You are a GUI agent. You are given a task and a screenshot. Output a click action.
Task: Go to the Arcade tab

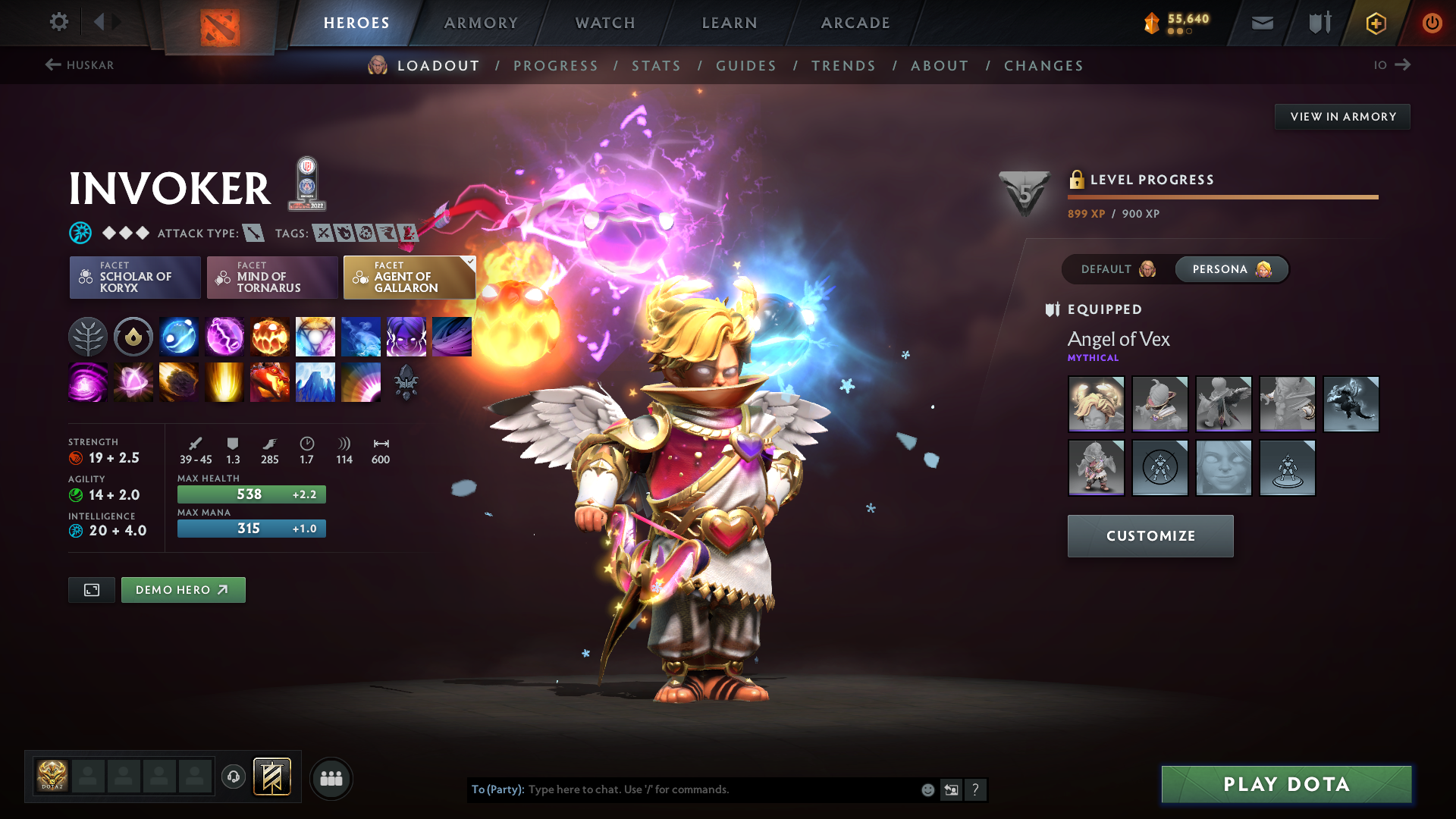855,23
